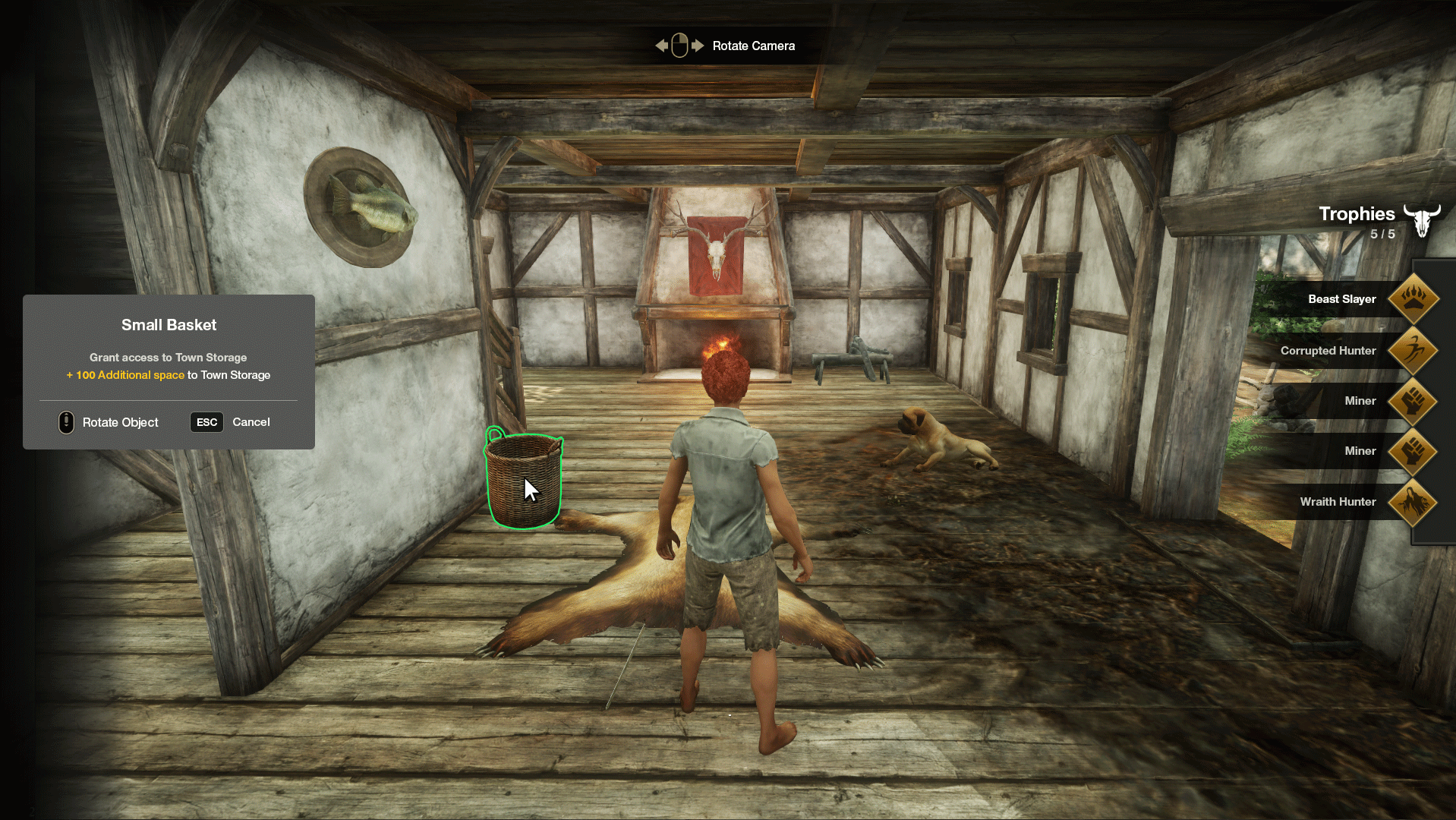The width and height of the screenshot is (1456, 820).
Task: Place the green-outlined Small Basket
Action: click(523, 481)
